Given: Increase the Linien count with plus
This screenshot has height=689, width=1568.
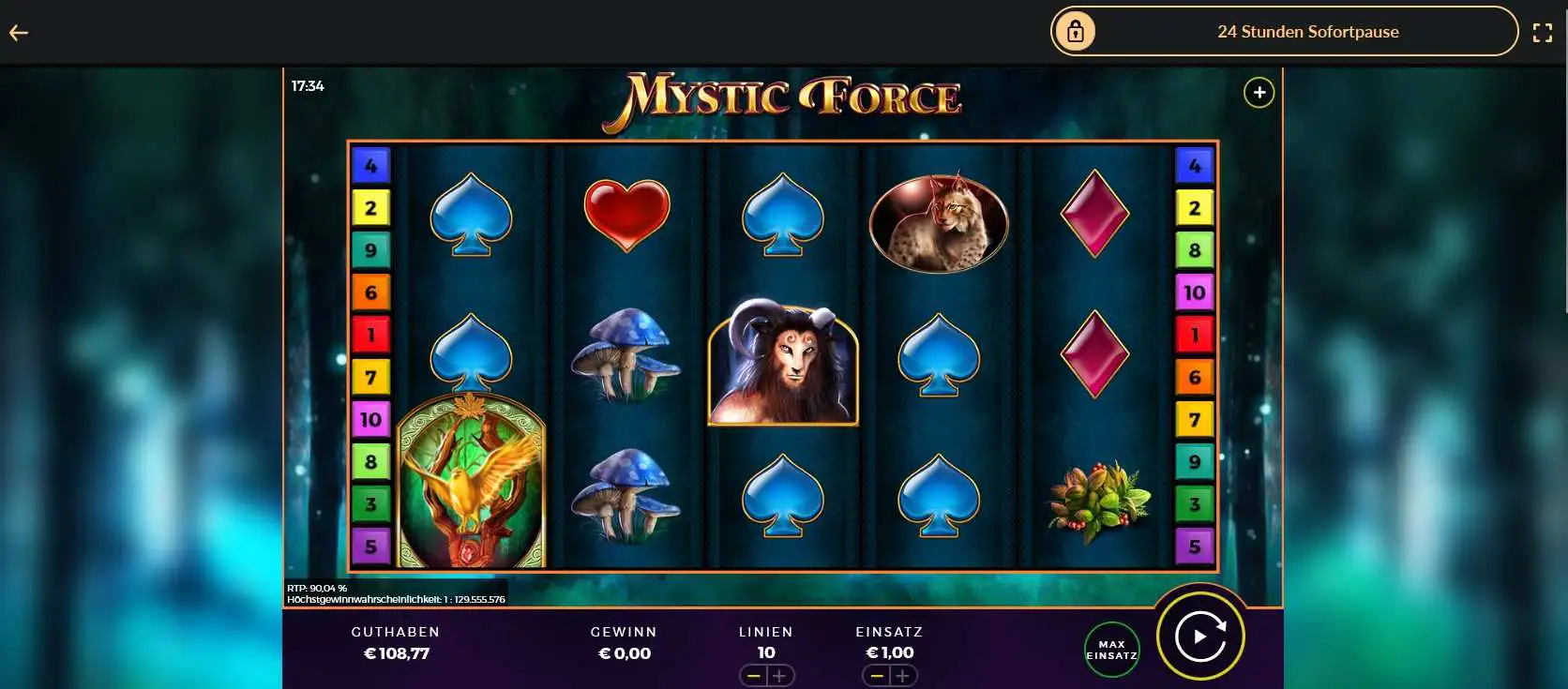Looking at the screenshot, I should (x=779, y=675).
